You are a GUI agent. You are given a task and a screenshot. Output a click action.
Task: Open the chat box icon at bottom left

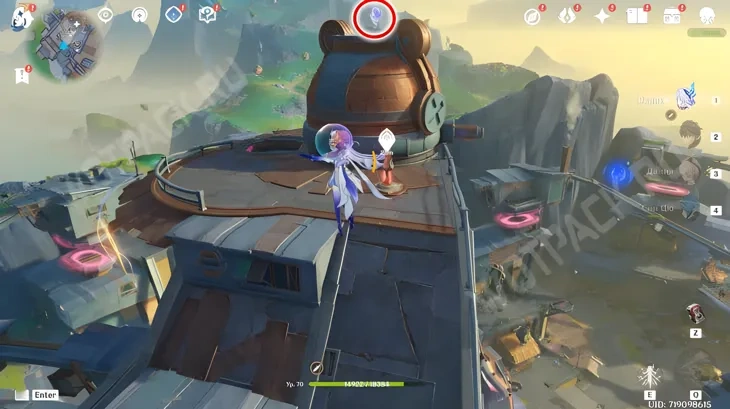click(x=21, y=395)
